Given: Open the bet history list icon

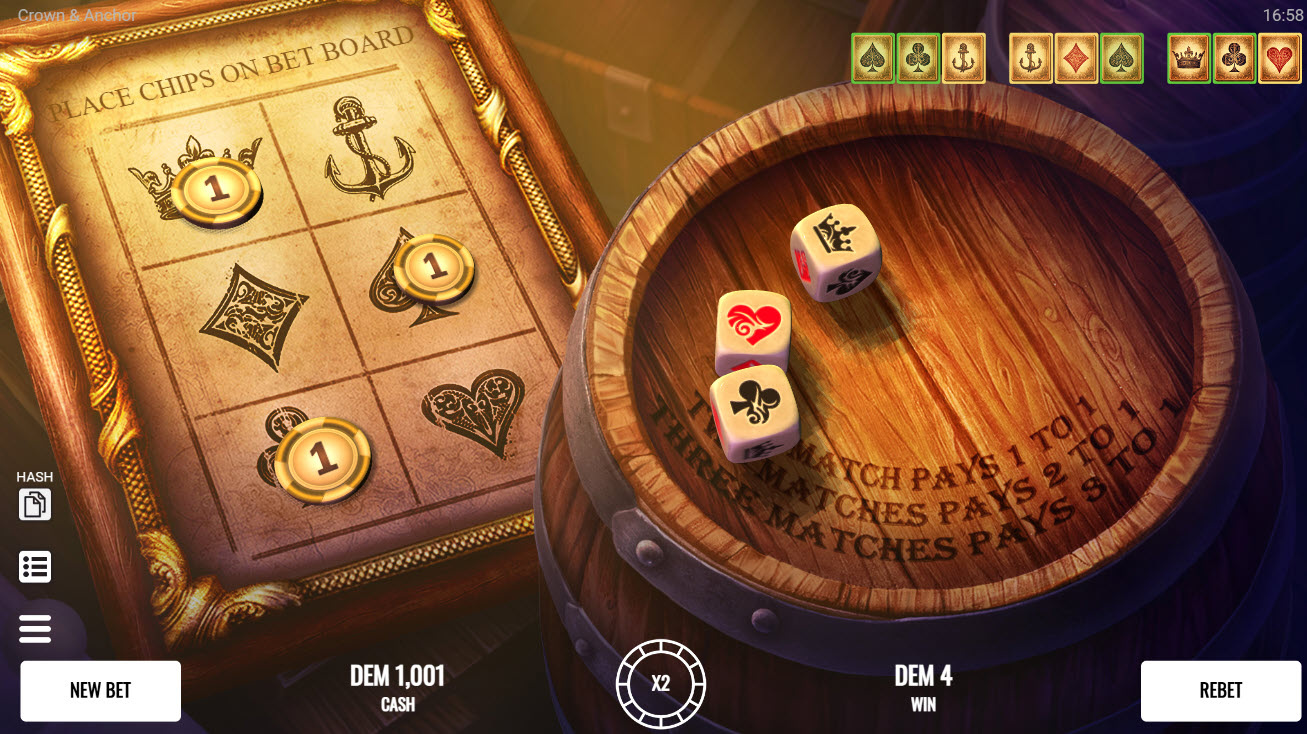Looking at the screenshot, I should click(35, 567).
